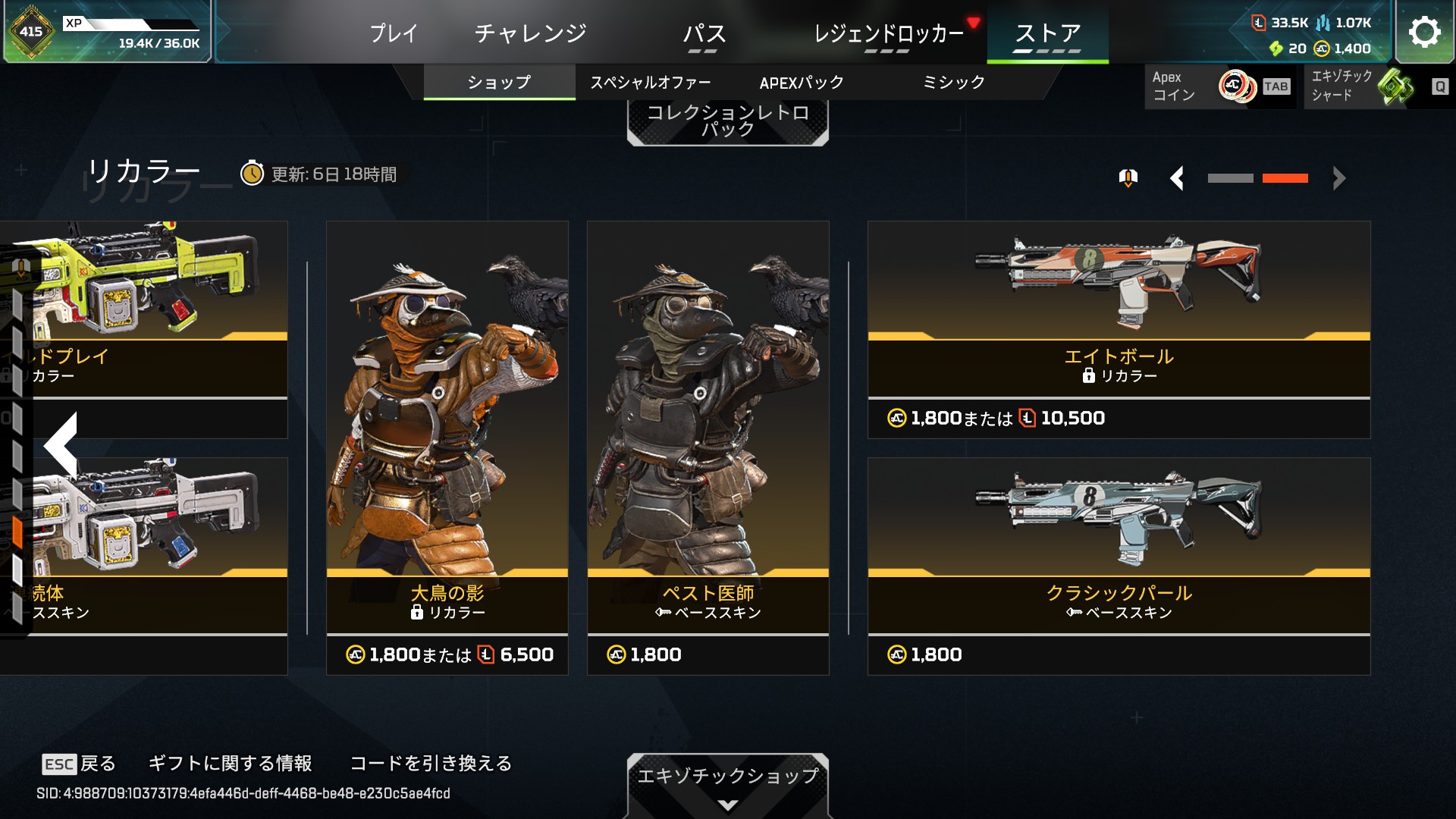This screenshot has width=1456, height=819.
Task: Go to レジェンドロッカー tab
Action: tap(888, 33)
